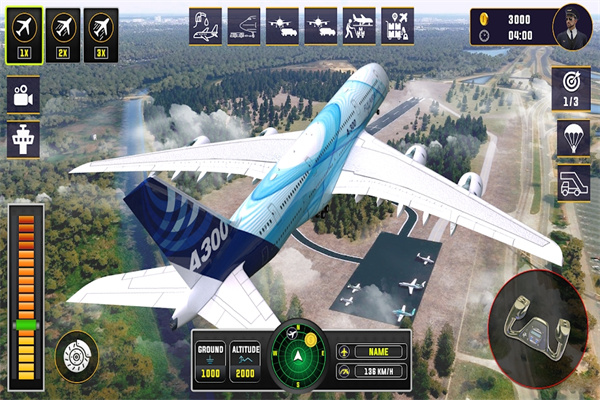Activate the parachute button
600x400 pixels.
point(573,139)
